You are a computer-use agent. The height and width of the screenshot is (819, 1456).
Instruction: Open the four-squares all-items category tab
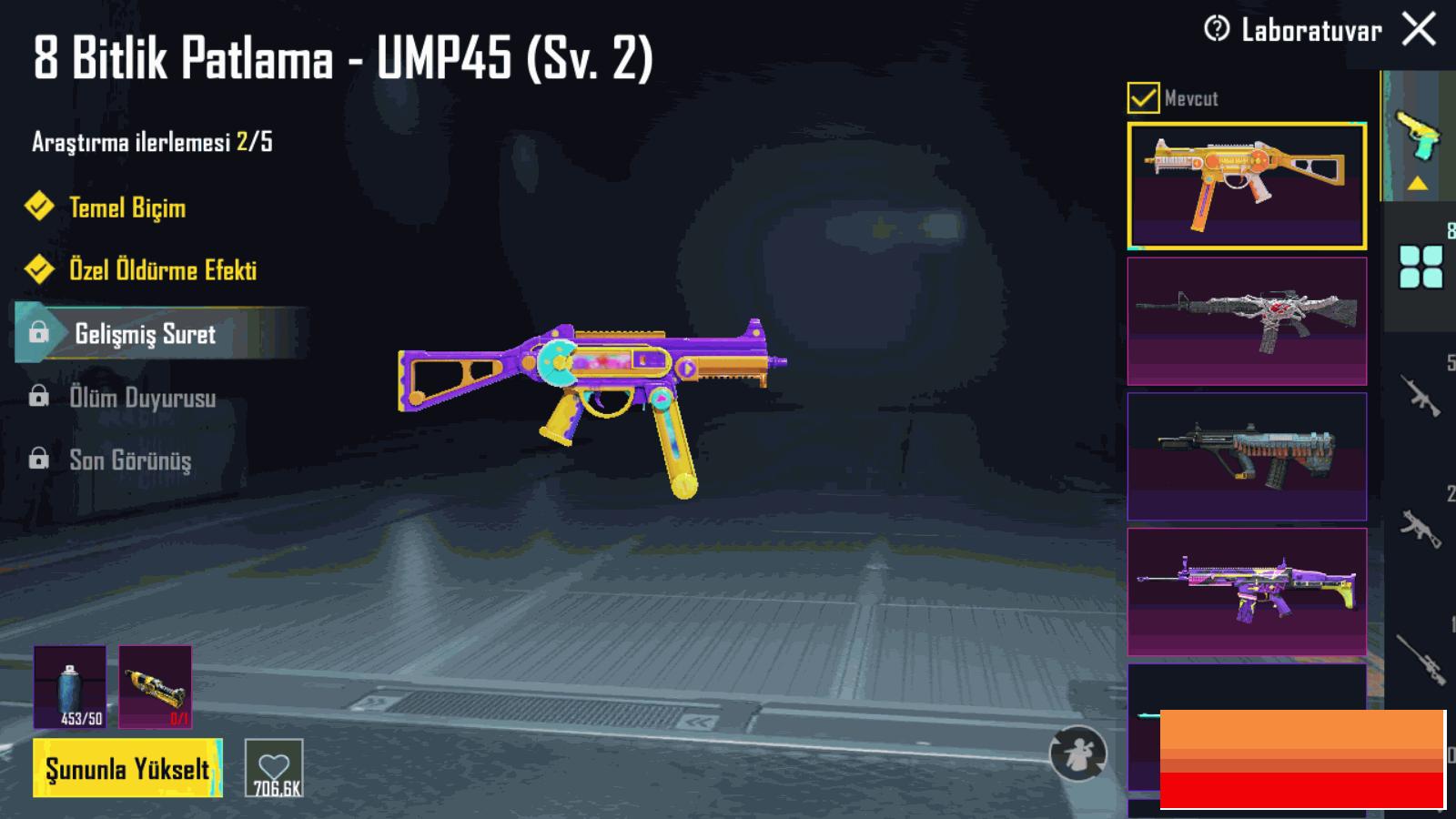(x=1421, y=267)
